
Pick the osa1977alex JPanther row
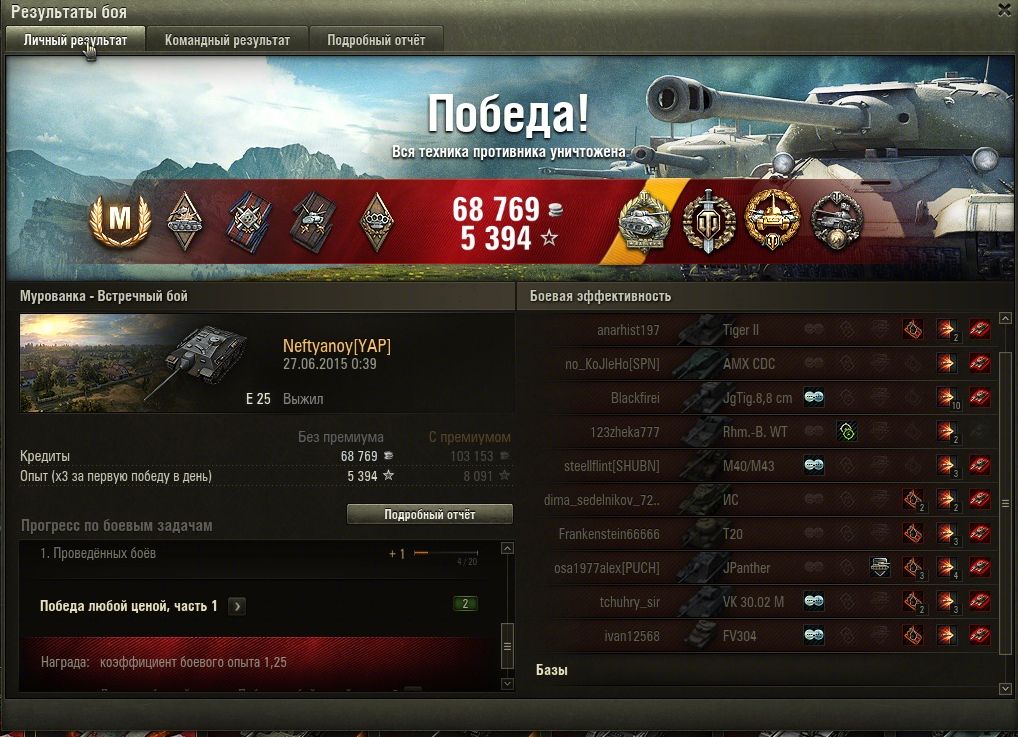click(x=760, y=568)
